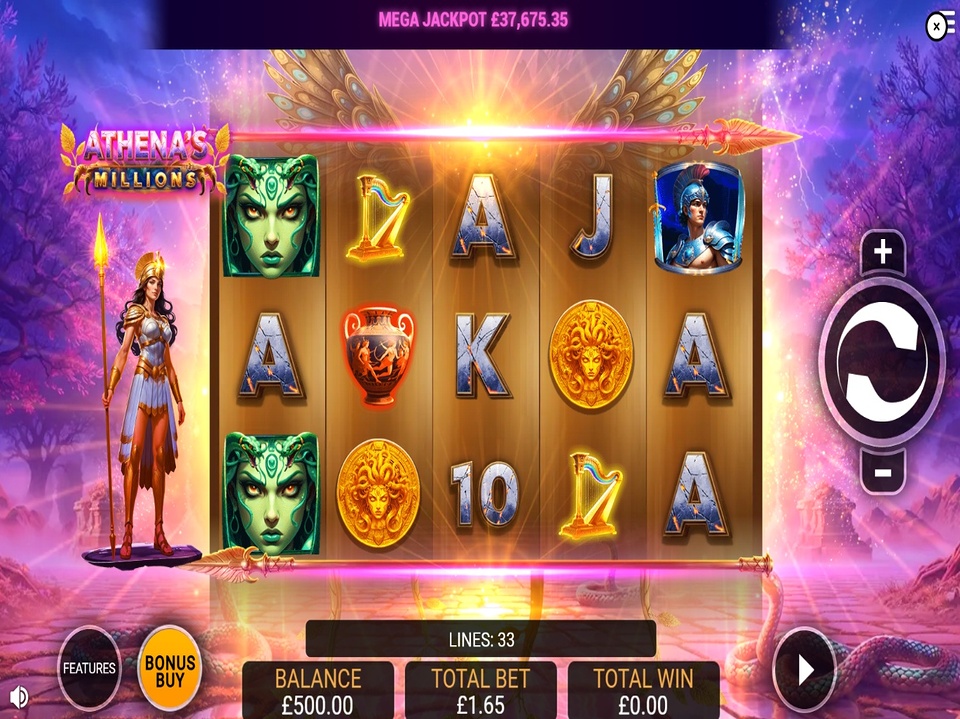The width and height of the screenshot is (960, 719).
Task: Decrease the bet with the minus button
Action: [882, 470]
